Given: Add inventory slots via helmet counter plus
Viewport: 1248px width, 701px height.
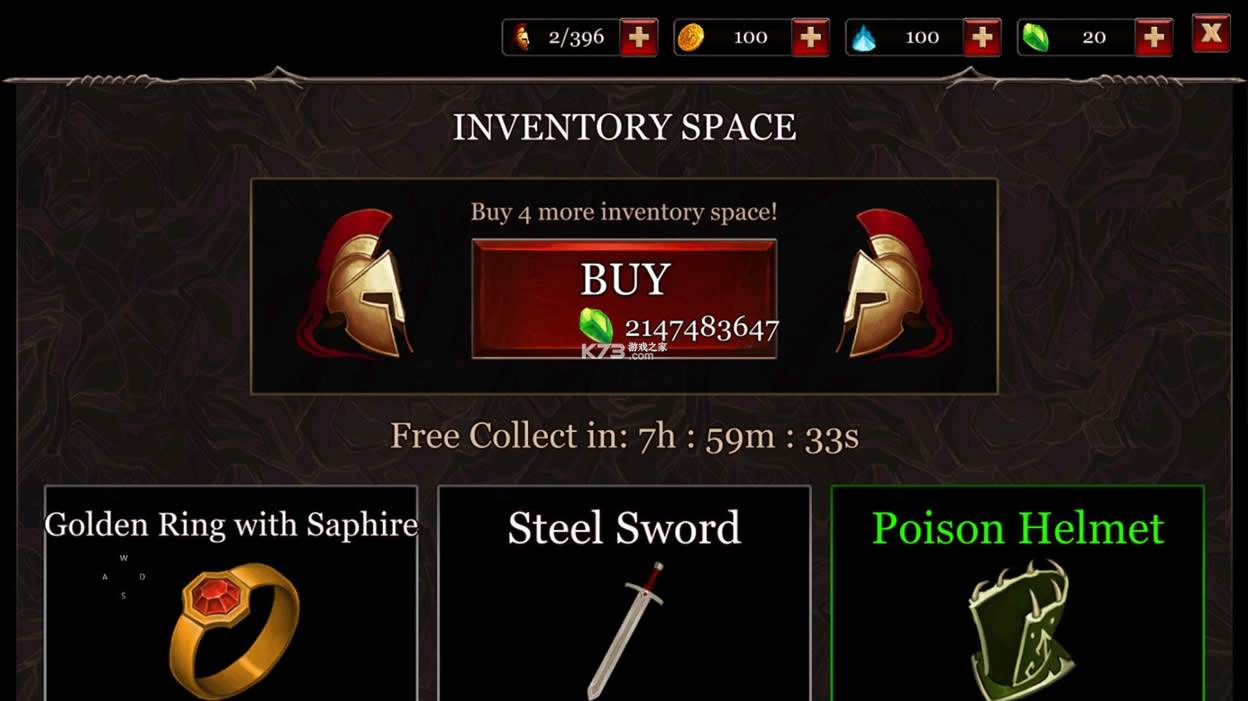Looking at the screenshot, I should pyautogui.click(x=638, y=38).
